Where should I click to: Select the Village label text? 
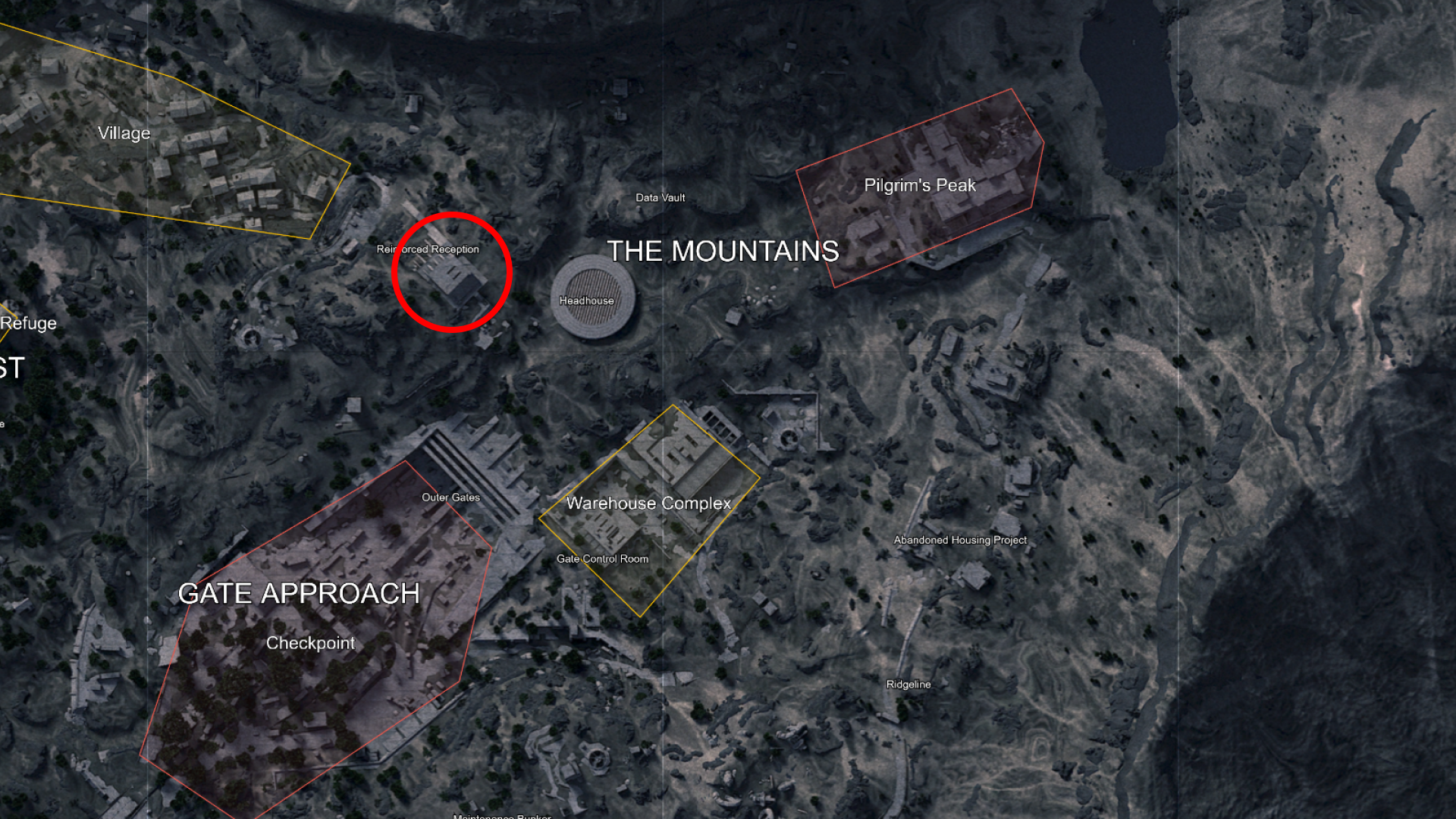124,133
